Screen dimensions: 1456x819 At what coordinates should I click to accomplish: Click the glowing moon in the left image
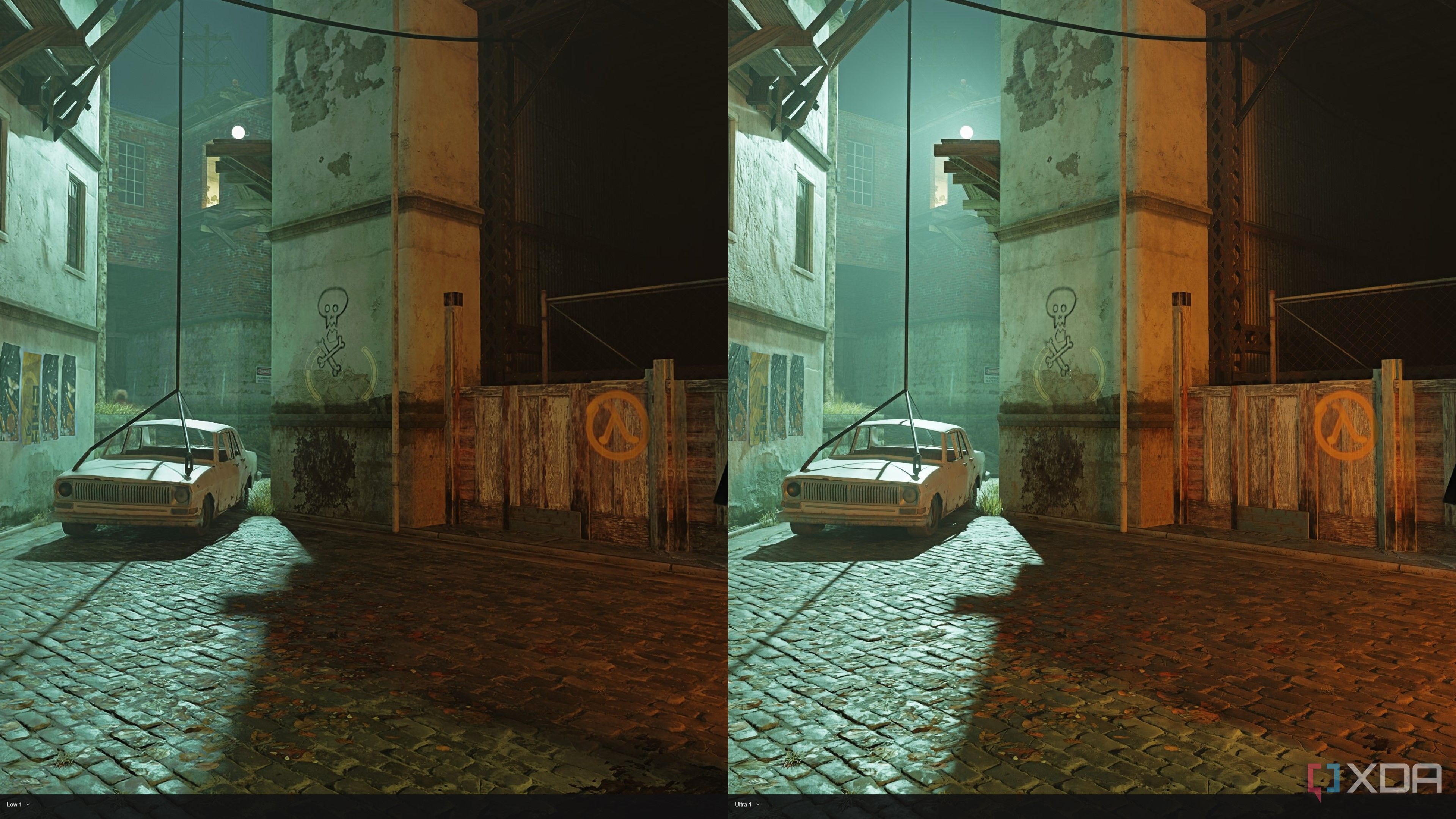point(239,132)
